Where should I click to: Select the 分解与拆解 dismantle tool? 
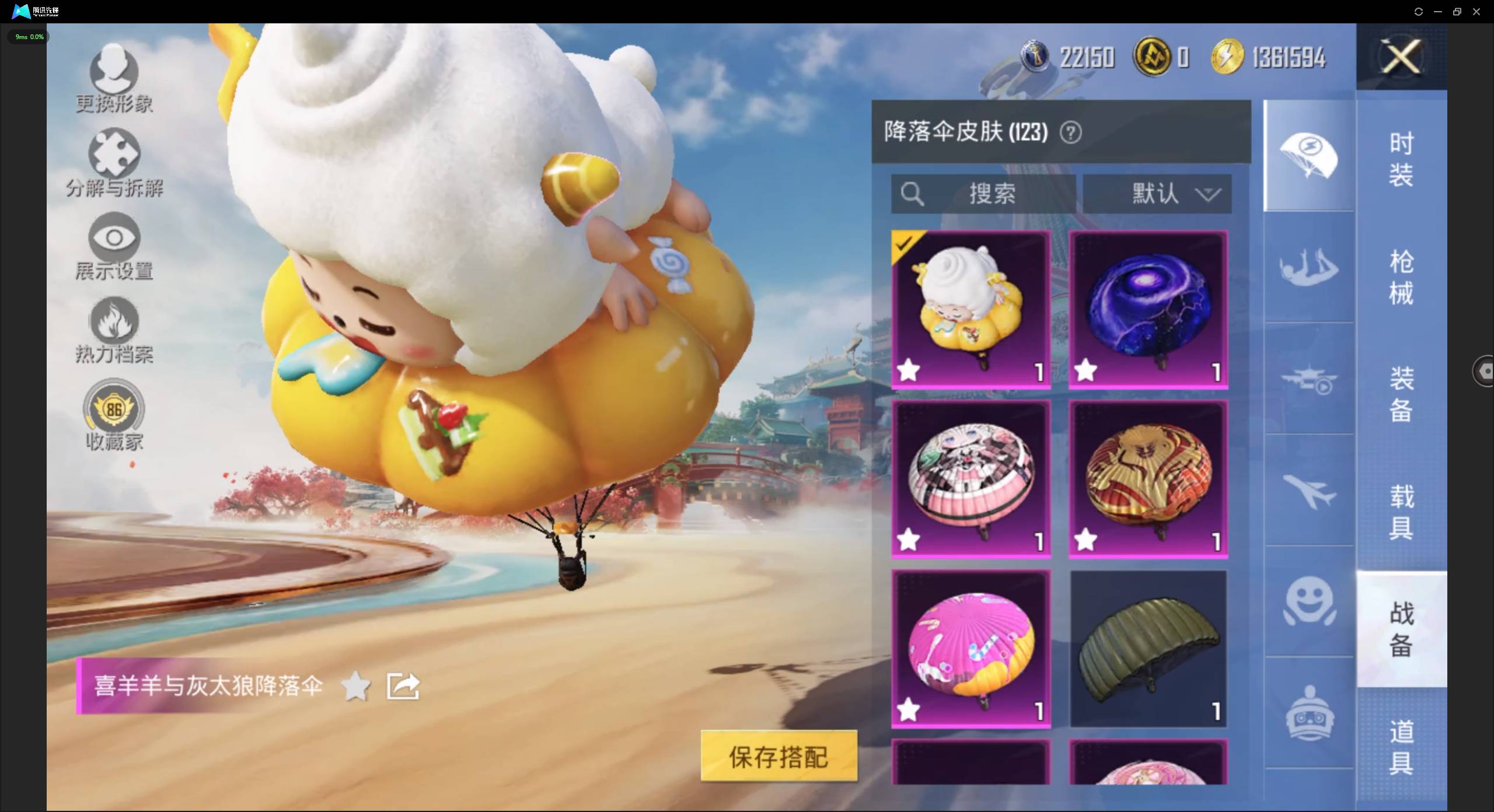[114, 163]
